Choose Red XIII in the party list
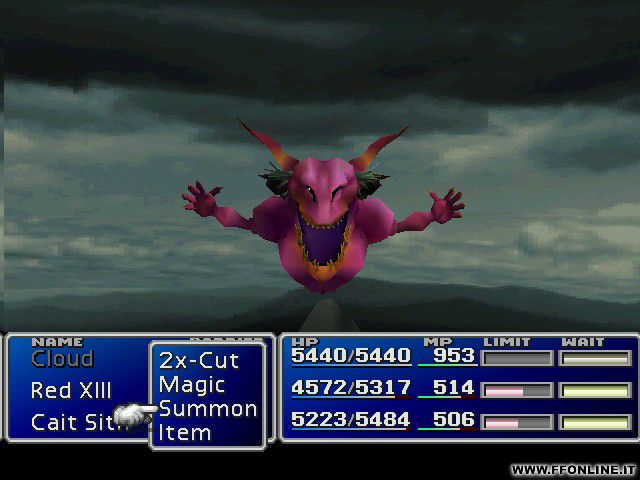This screenshot has width=640, height=480. [71, 390]
